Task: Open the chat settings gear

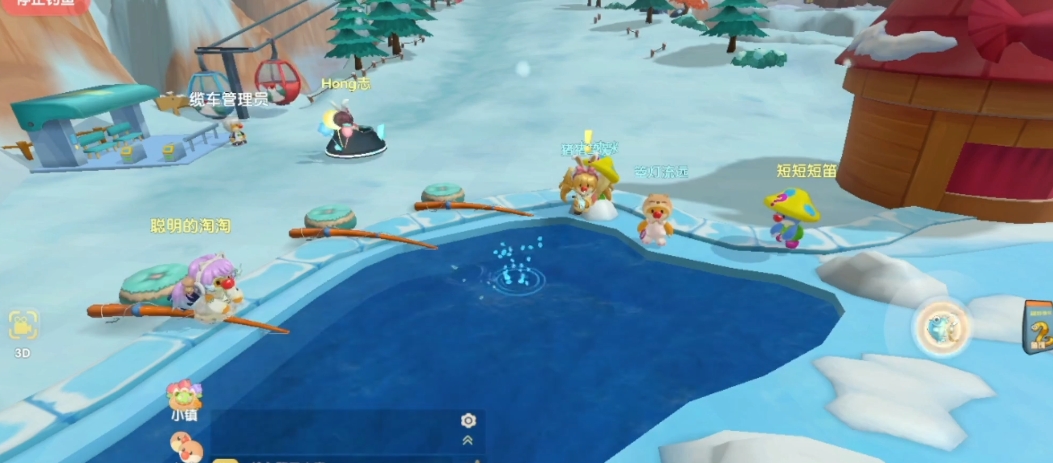Action: click(x=467, y=421)
